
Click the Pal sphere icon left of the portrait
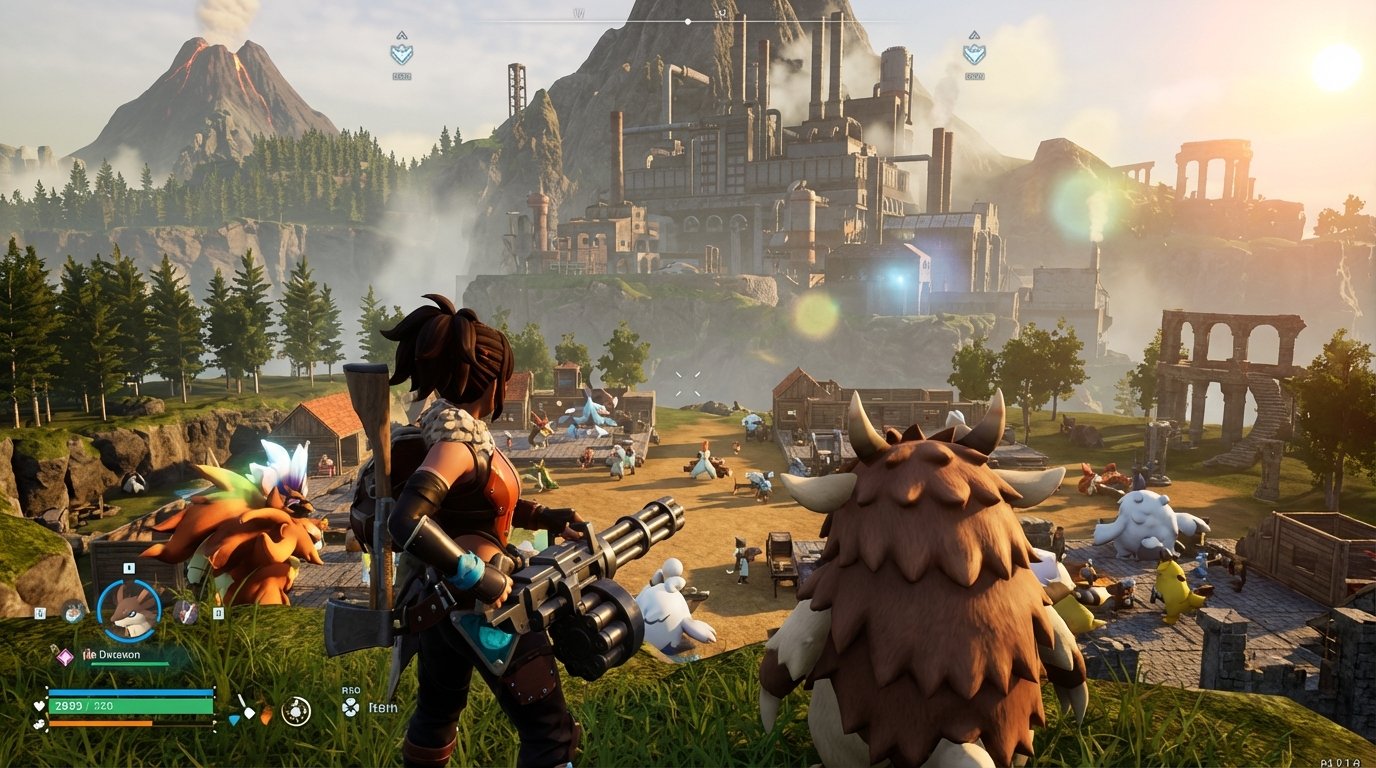click(72, 612)
